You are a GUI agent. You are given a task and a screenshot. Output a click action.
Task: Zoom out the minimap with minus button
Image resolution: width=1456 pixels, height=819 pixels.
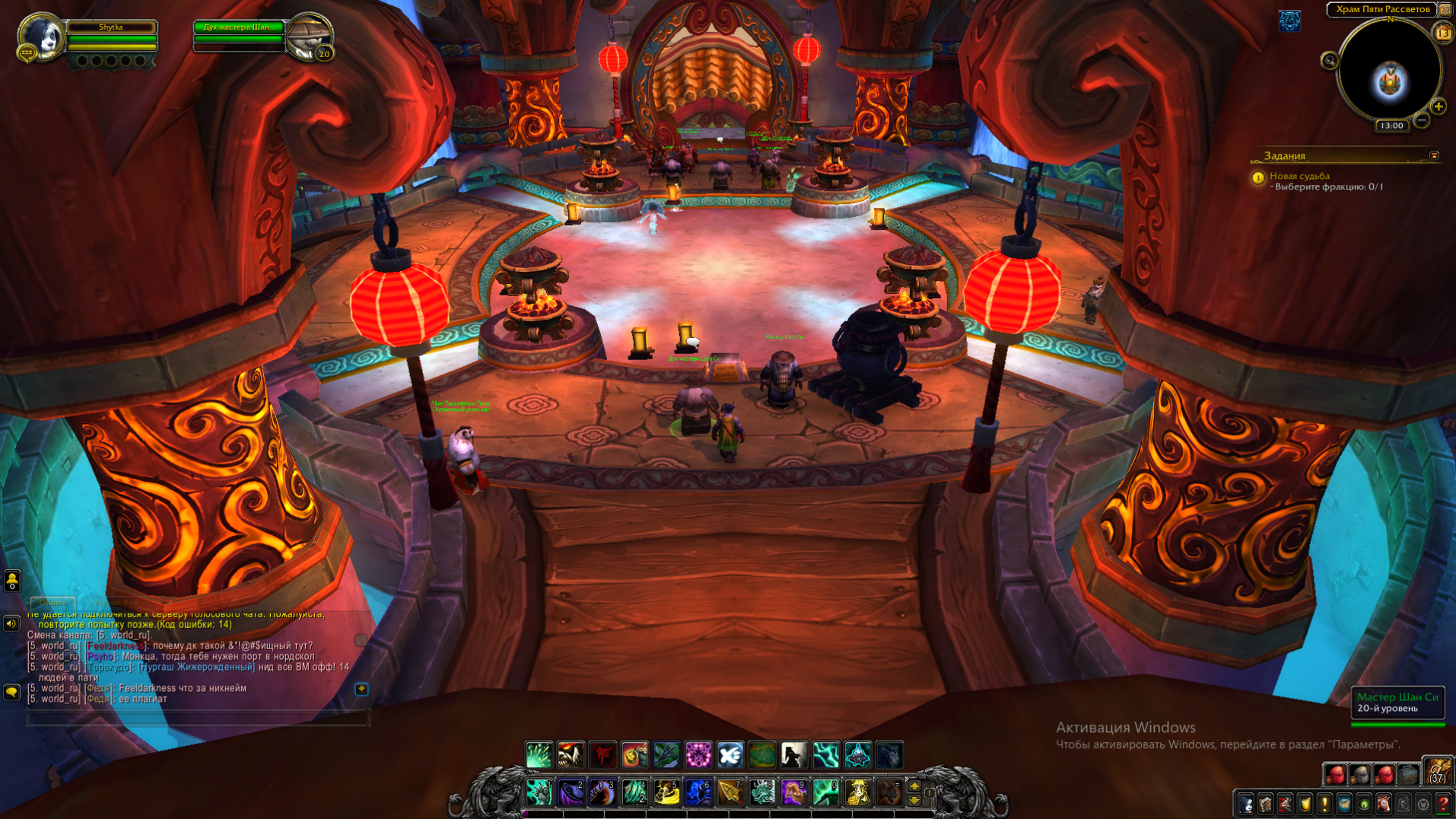click(1421, 120)
